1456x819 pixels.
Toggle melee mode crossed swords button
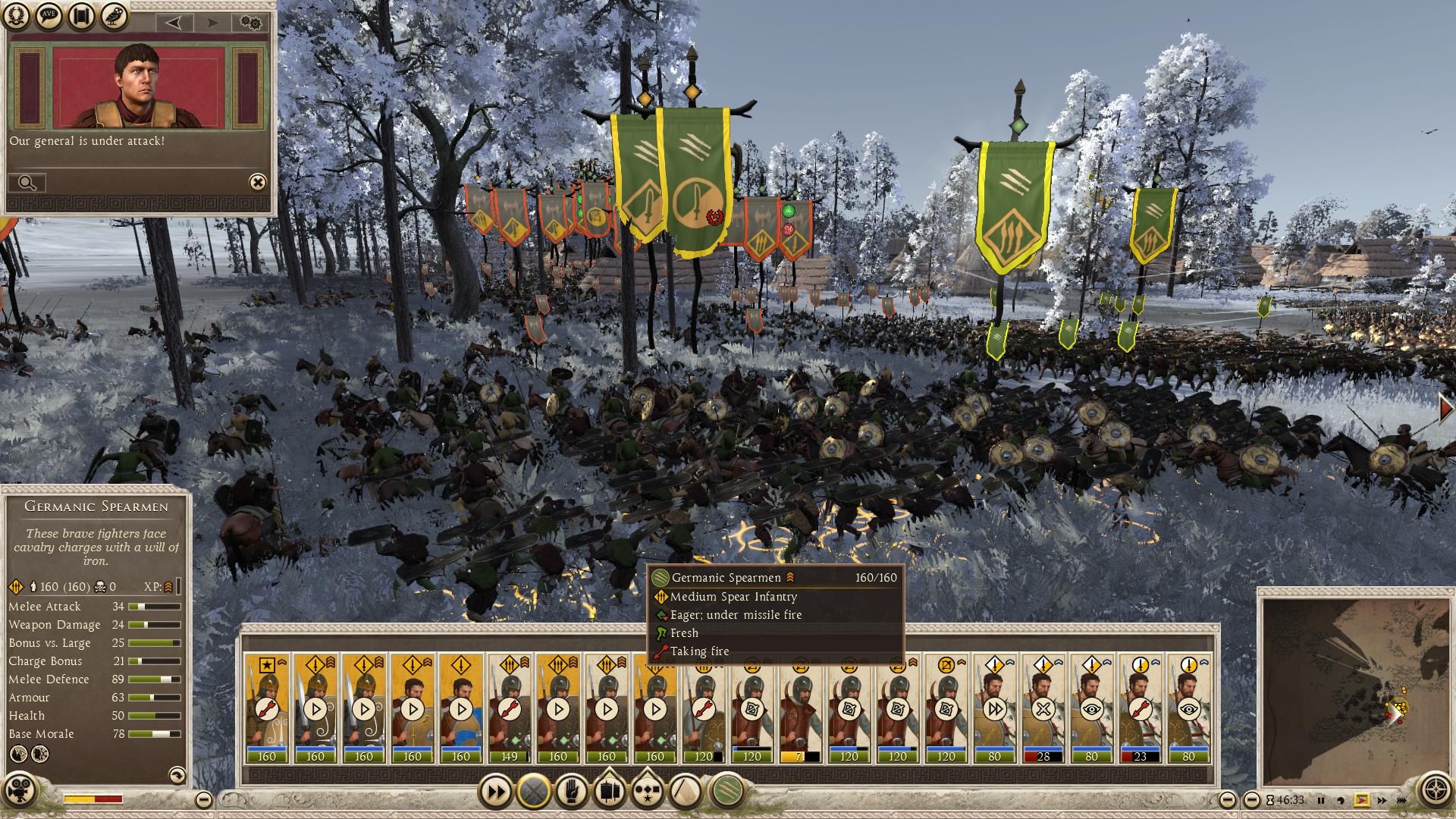(x=533, y=792)
